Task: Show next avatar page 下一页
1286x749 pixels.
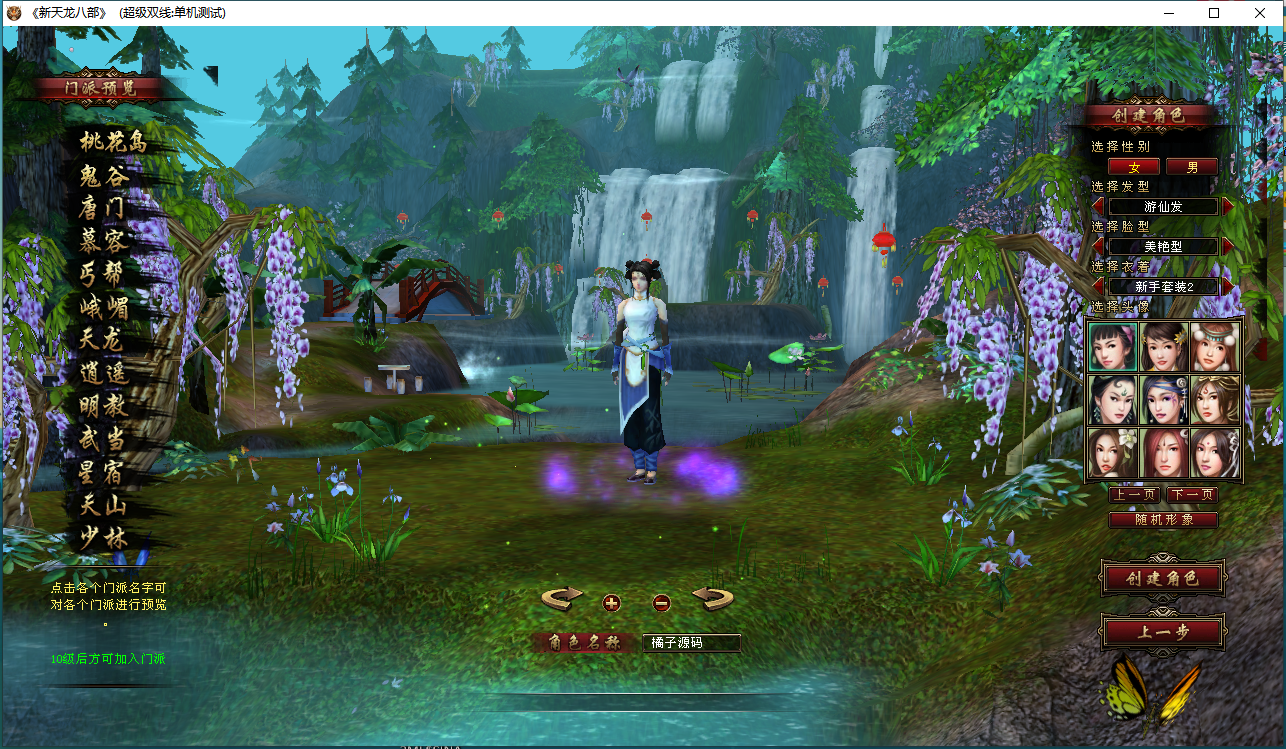Action: [x=1192, y=494]
